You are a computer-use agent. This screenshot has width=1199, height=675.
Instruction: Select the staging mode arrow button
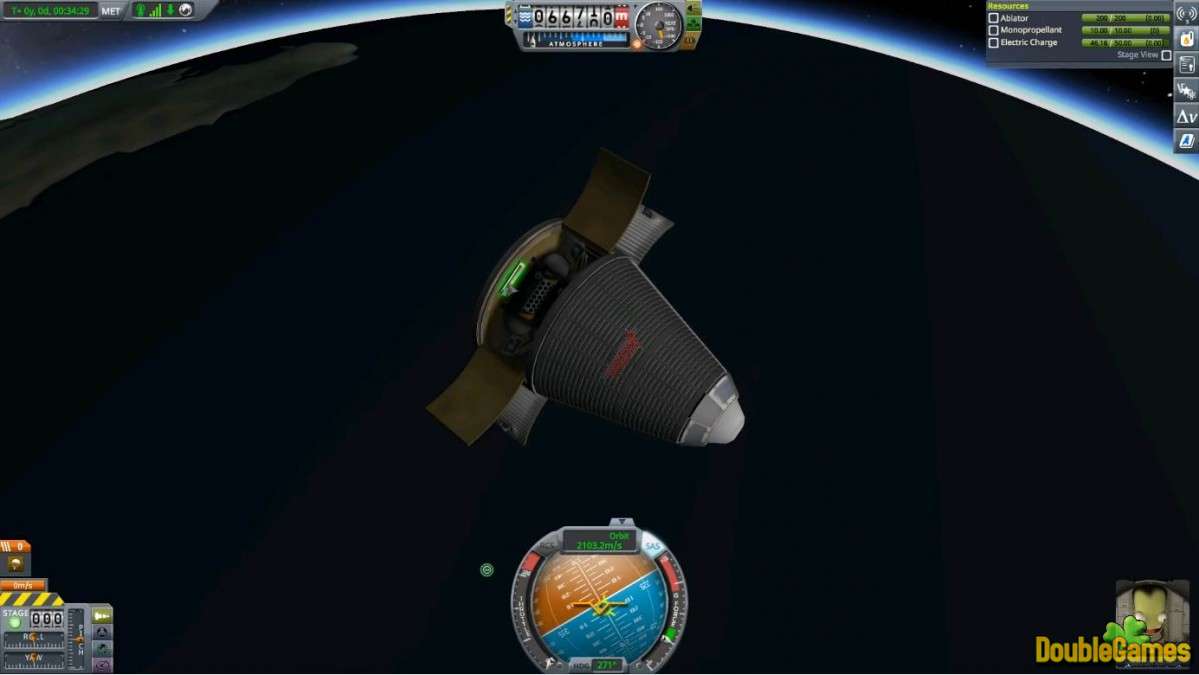click(x=102, y=616)
